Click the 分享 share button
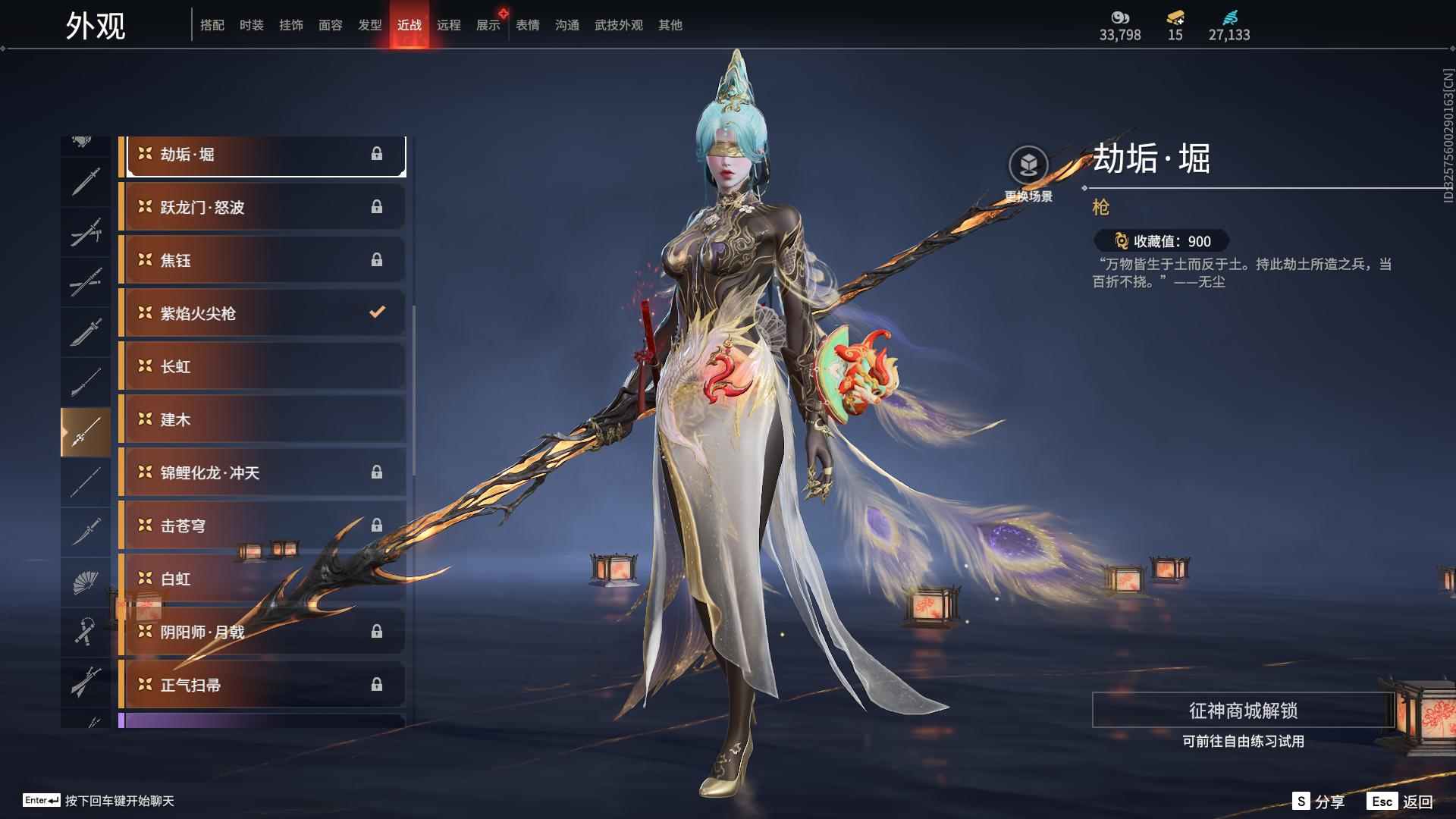Screen dimensions: 1456x819 pos(1319,801)
